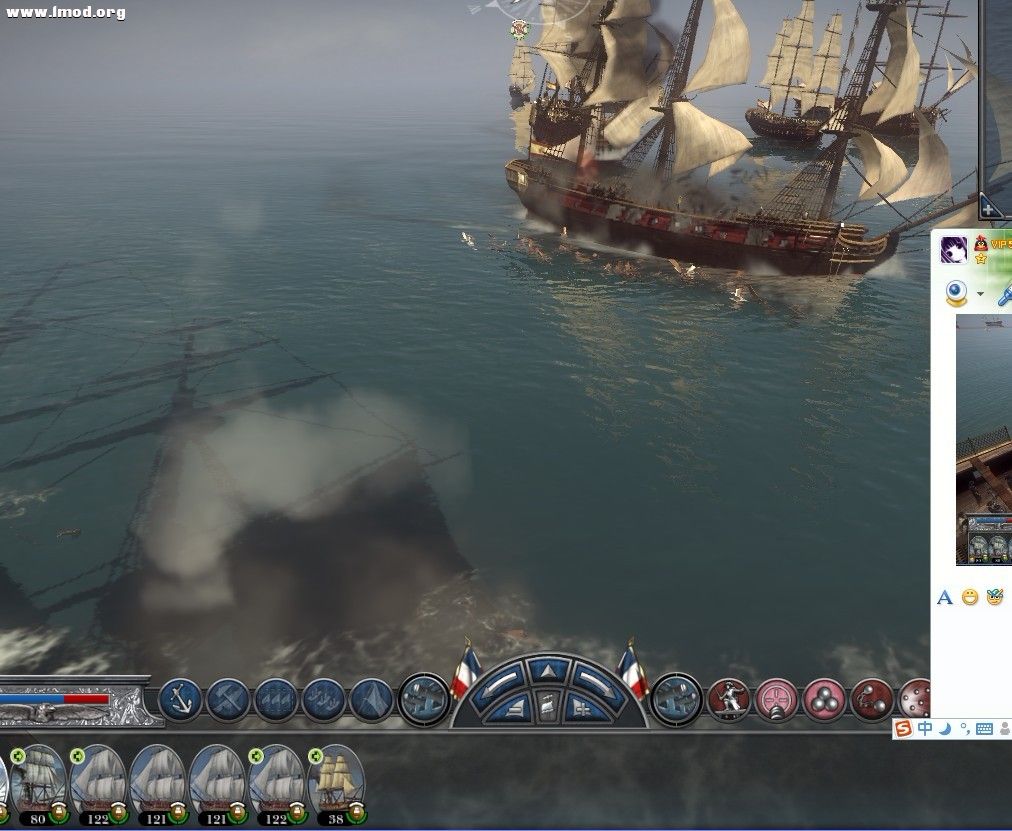Click the purple avatar in chat window
Screen dimensions: 1012x831
coord(954,250)
